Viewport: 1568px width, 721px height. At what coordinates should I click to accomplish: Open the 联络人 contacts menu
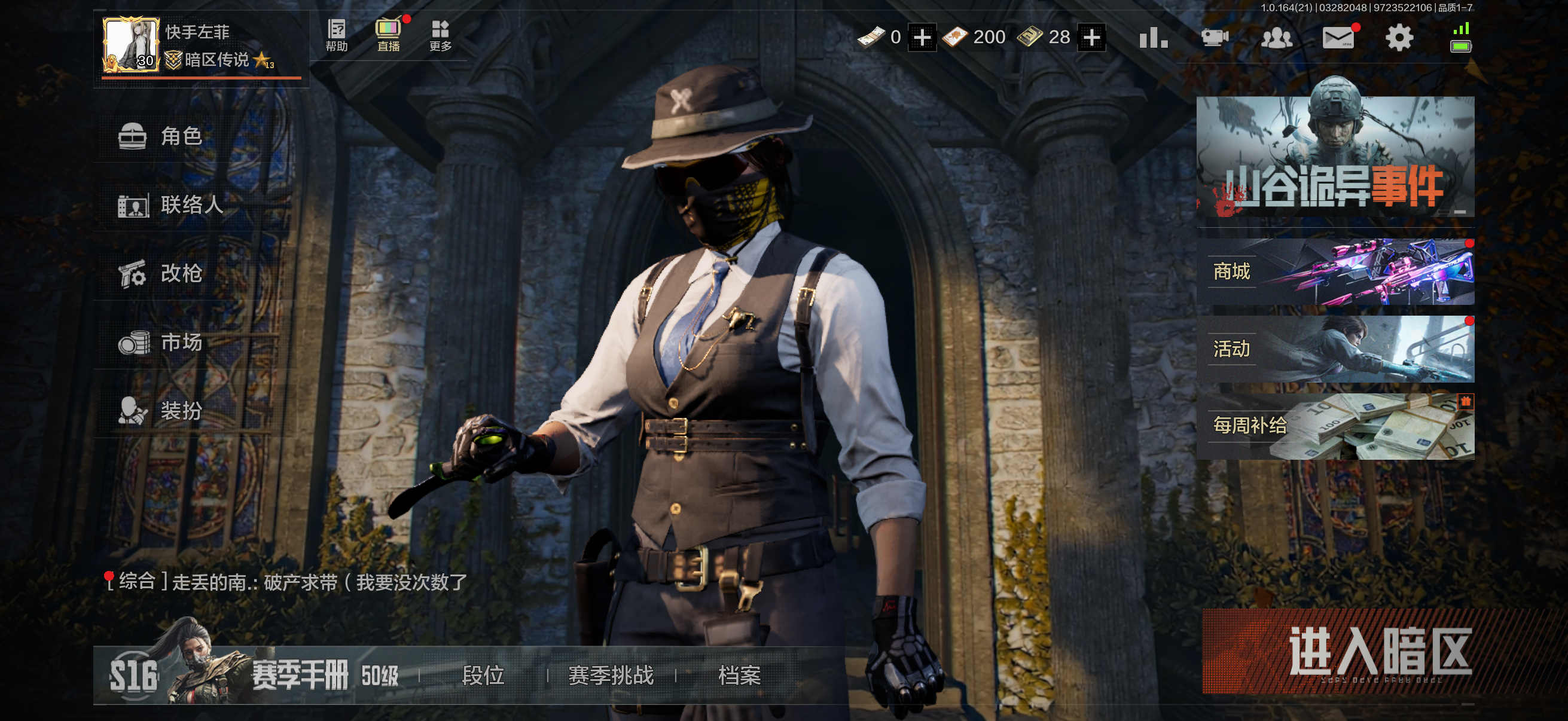pyautogui.click(x=191, y=204)
